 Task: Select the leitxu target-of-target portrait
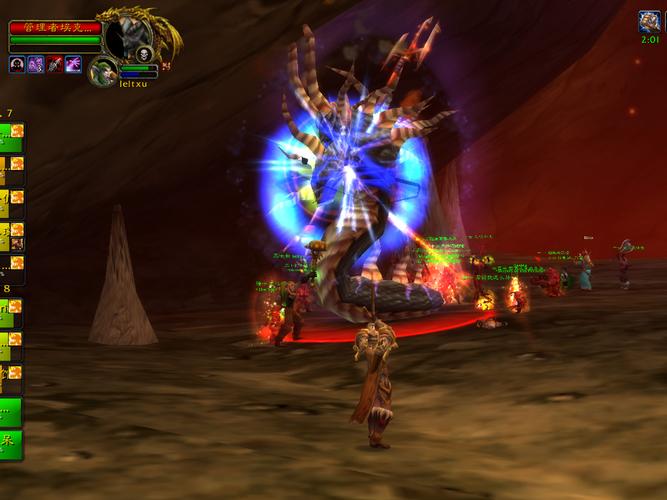pos(102,71)
